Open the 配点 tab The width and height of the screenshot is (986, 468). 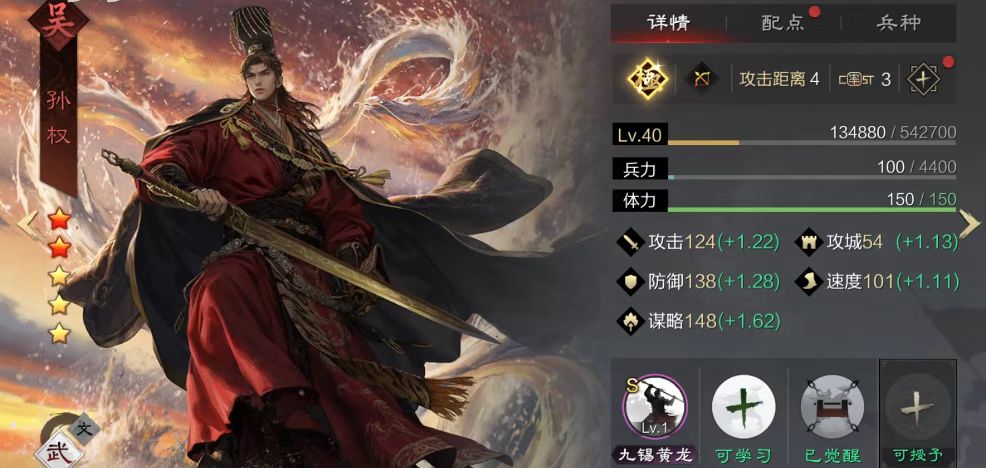point(783,22)
